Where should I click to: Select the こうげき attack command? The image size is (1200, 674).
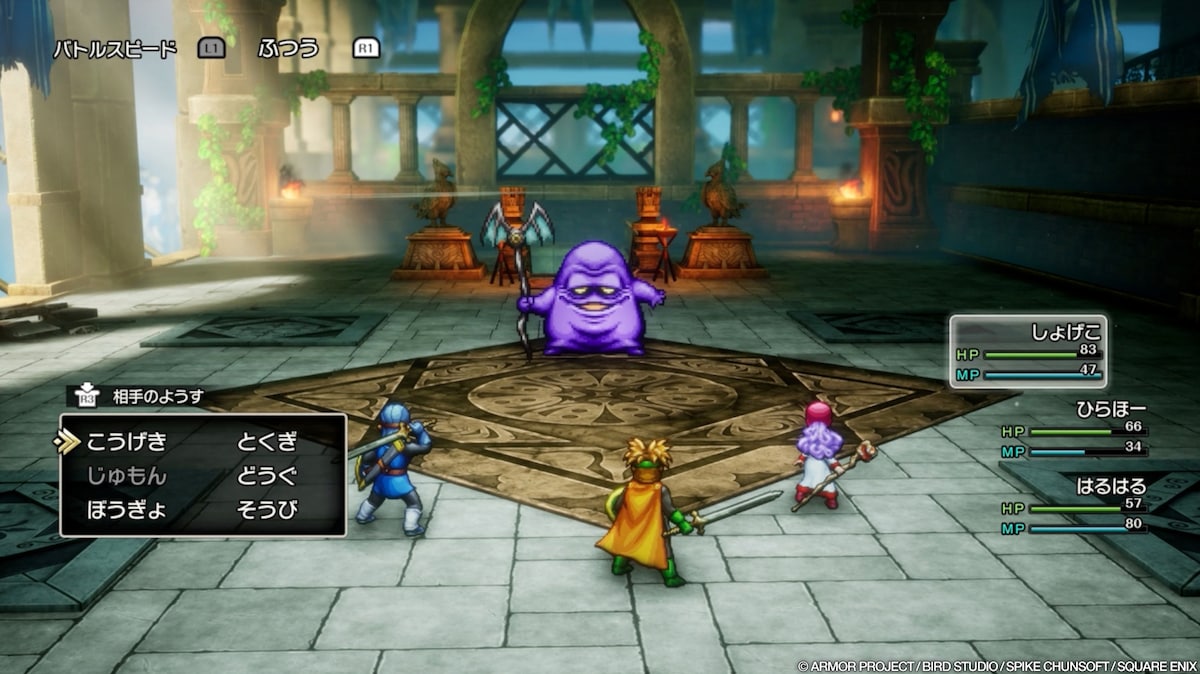(x=126, y=441)
